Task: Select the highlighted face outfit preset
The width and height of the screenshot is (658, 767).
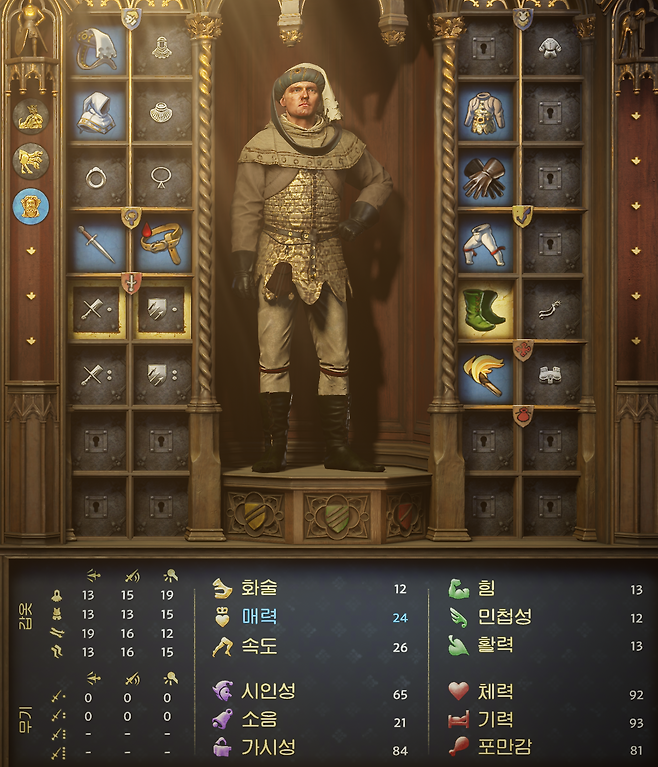Action: (31, 206)
